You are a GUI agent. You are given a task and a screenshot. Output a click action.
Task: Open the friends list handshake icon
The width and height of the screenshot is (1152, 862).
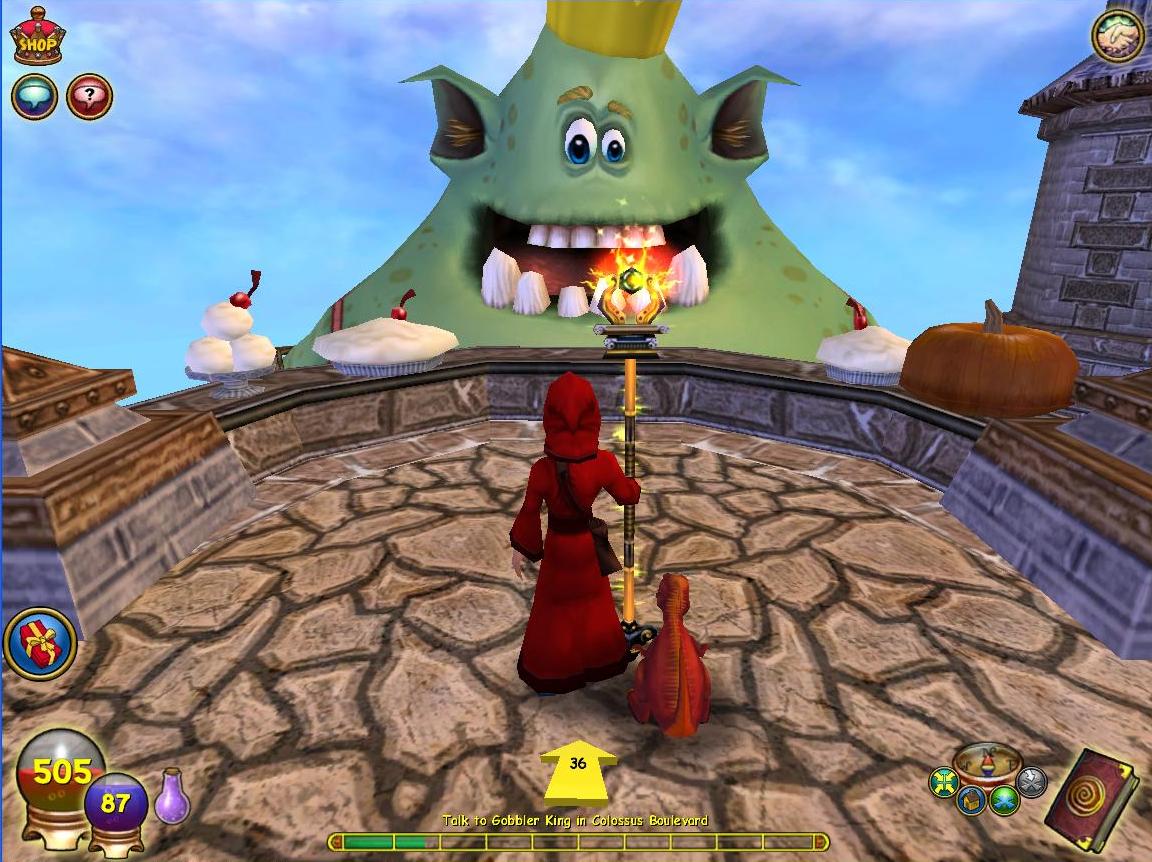coord(1117,37)
